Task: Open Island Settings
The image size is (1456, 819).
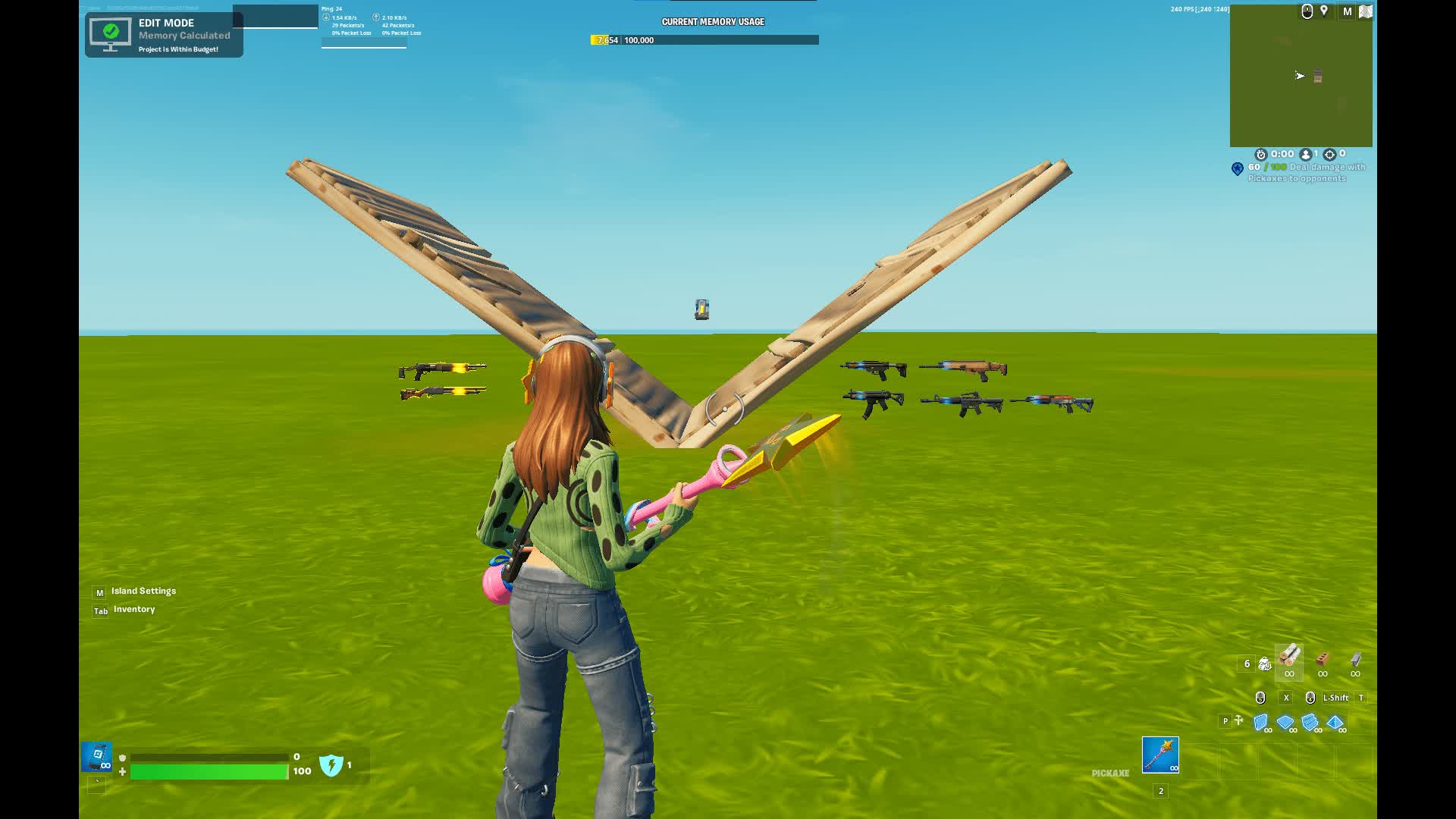Action: pos(143,591)
